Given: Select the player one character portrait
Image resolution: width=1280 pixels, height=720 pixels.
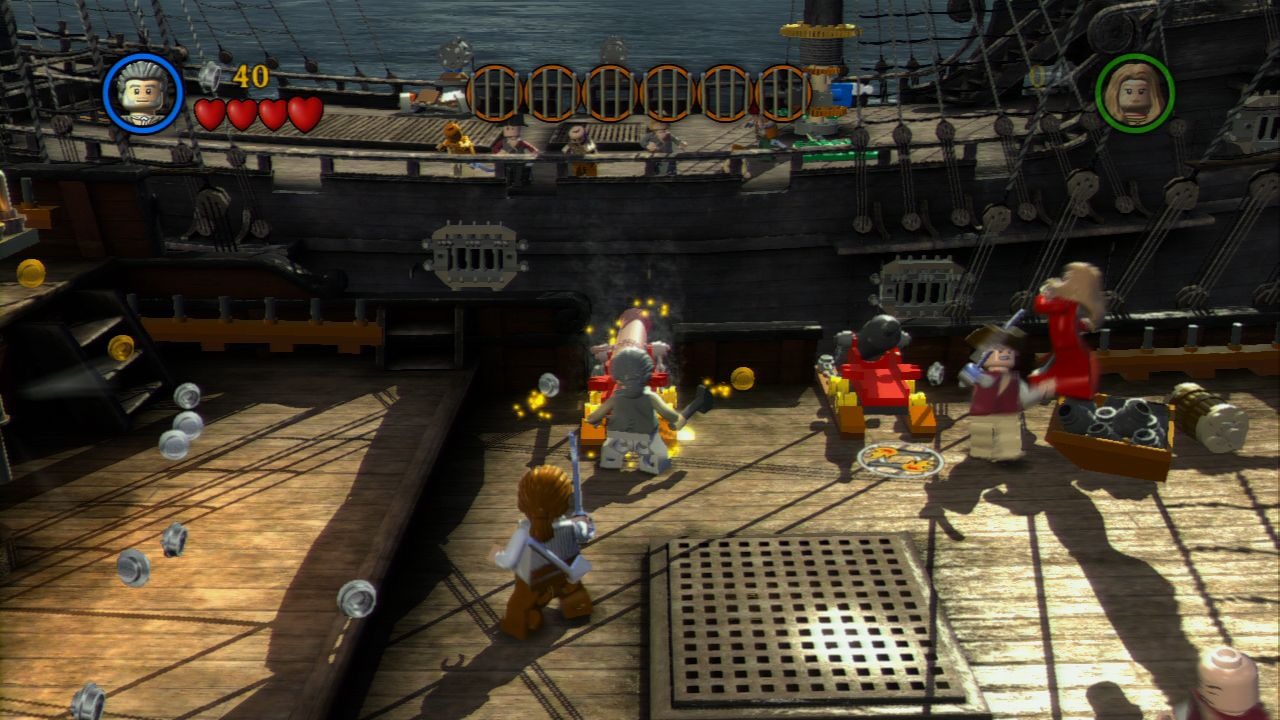Looking at the screenshot, I should [143, 93].
